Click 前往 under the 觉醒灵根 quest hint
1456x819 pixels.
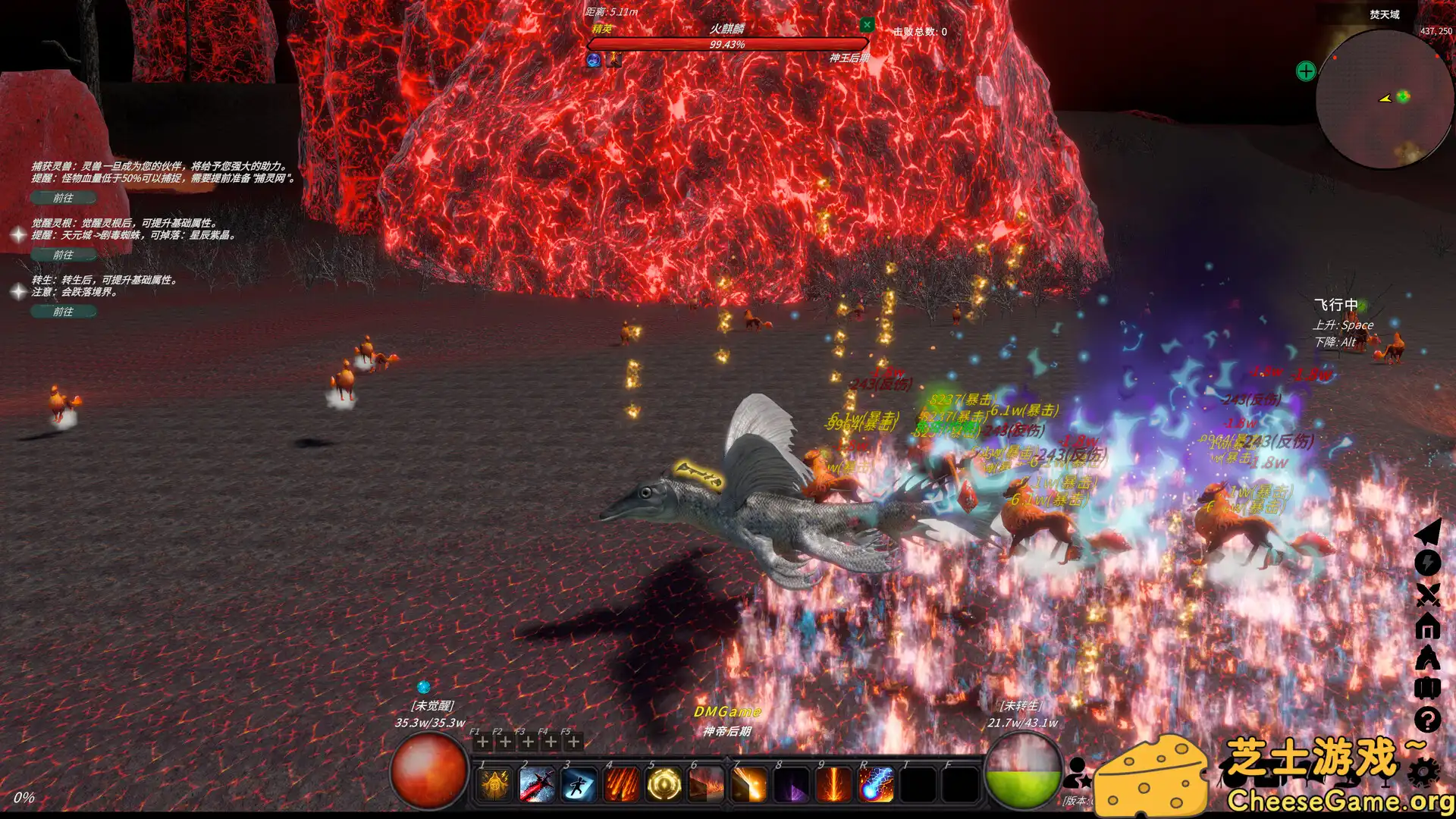pyautogui.click(x=64, y=255)
